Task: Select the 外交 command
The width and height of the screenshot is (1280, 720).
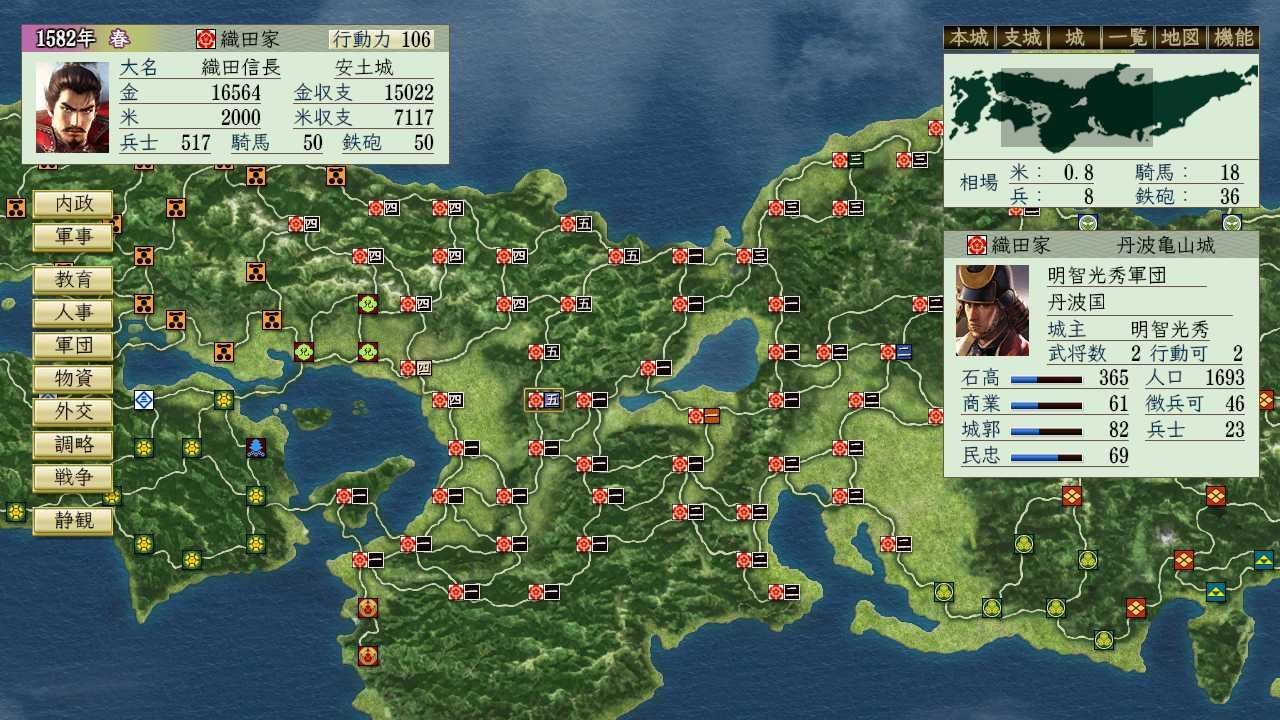Action: [72, 411]
